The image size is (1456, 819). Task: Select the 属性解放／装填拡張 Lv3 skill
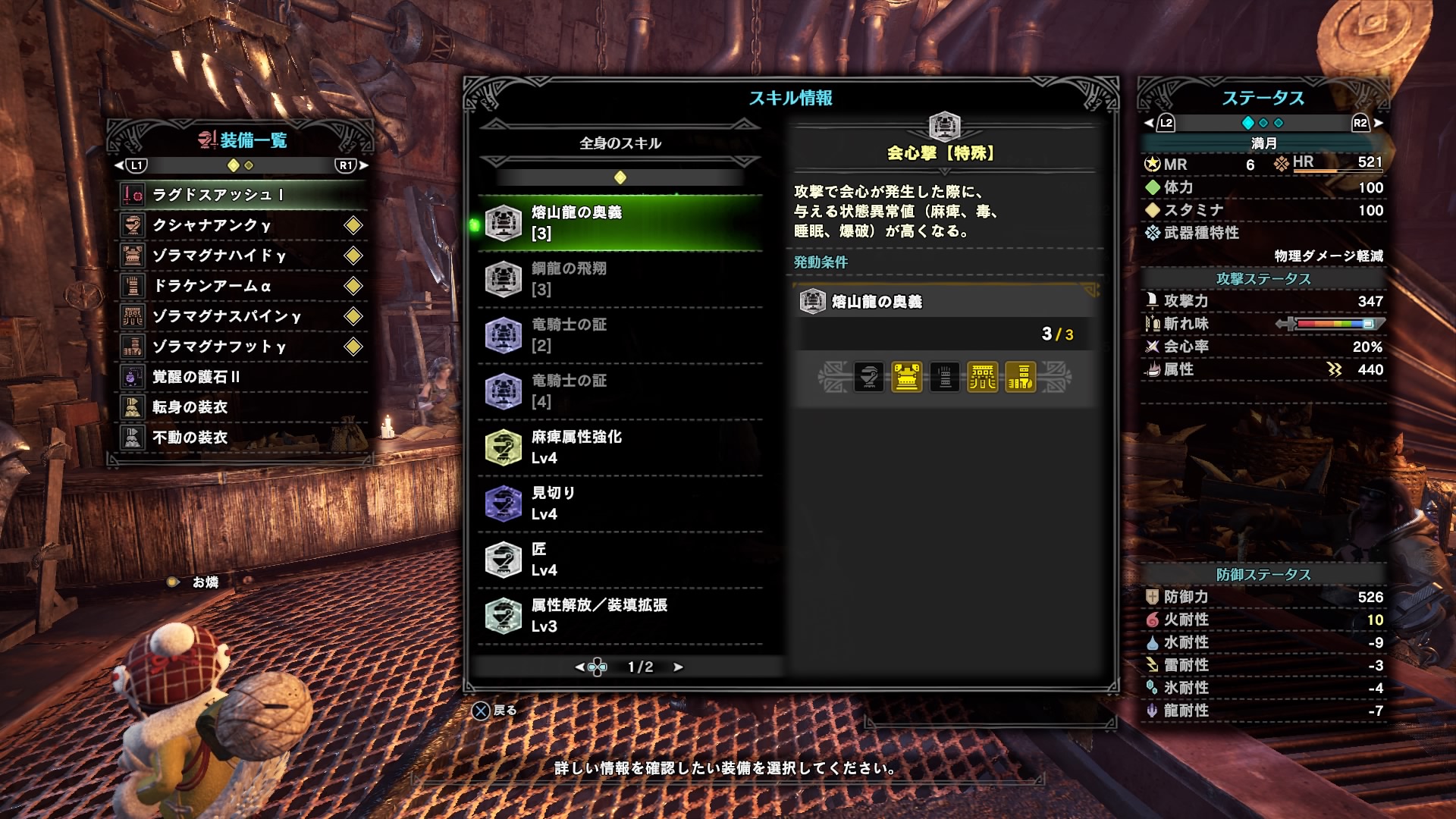point(620,616)
